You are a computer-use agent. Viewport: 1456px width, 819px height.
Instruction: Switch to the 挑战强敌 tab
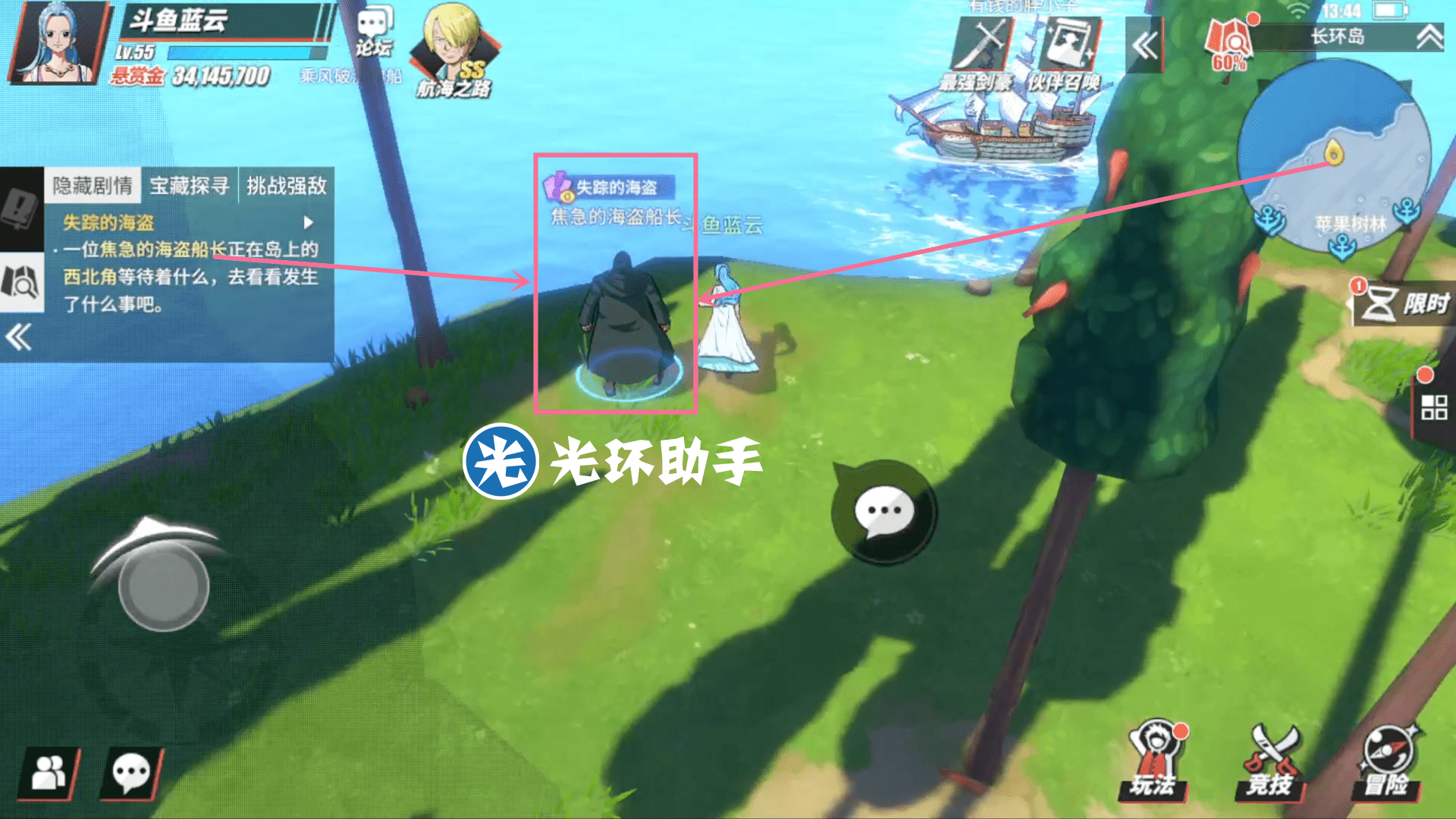tap(286, 186)
